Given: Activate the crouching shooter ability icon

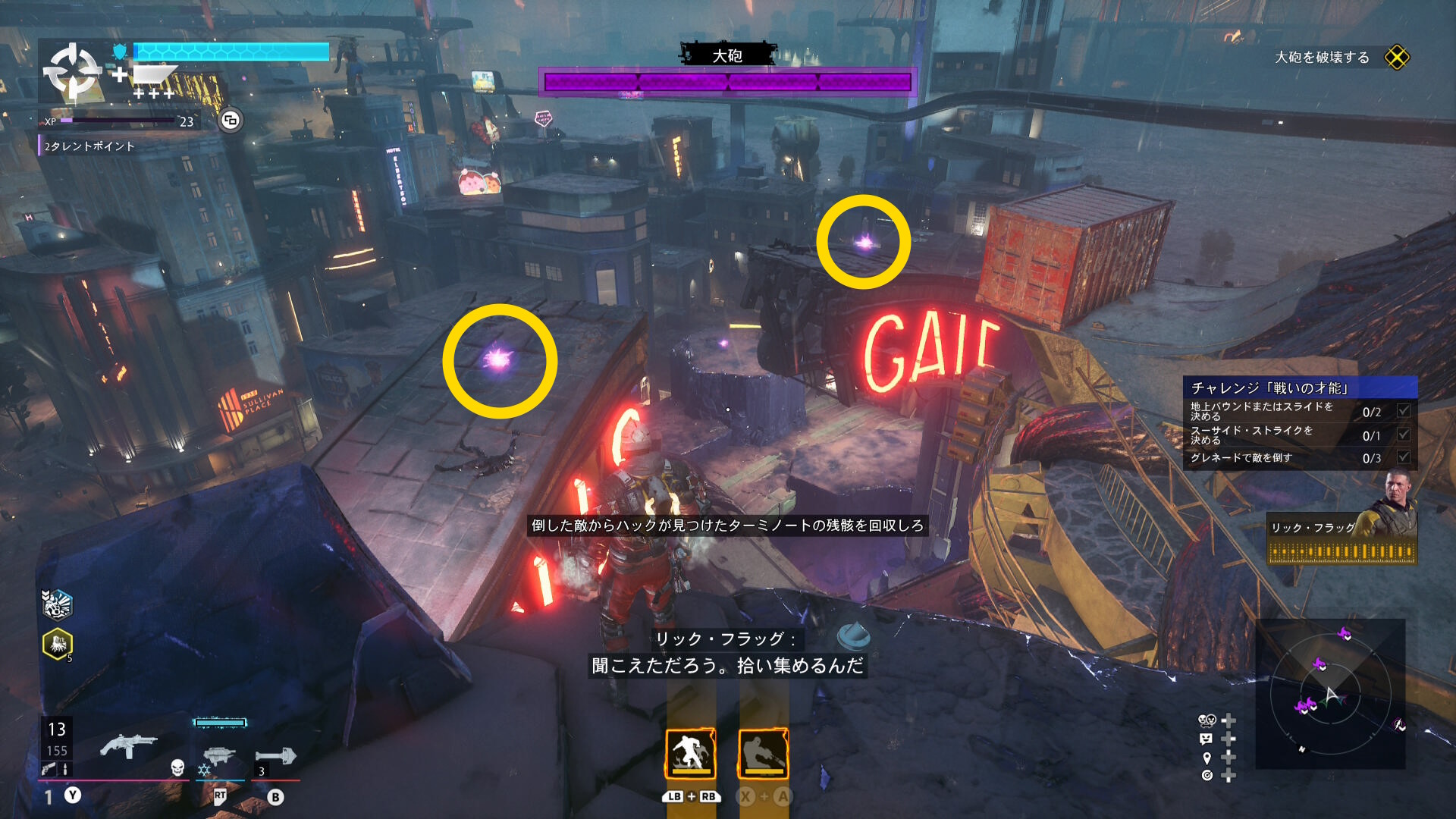Looking at the screenshot, I should point(763,753).
